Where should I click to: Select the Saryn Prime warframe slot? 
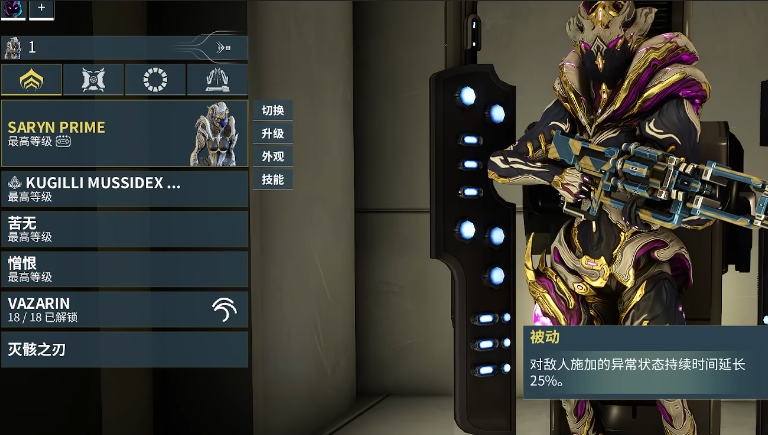coord(124,133)
